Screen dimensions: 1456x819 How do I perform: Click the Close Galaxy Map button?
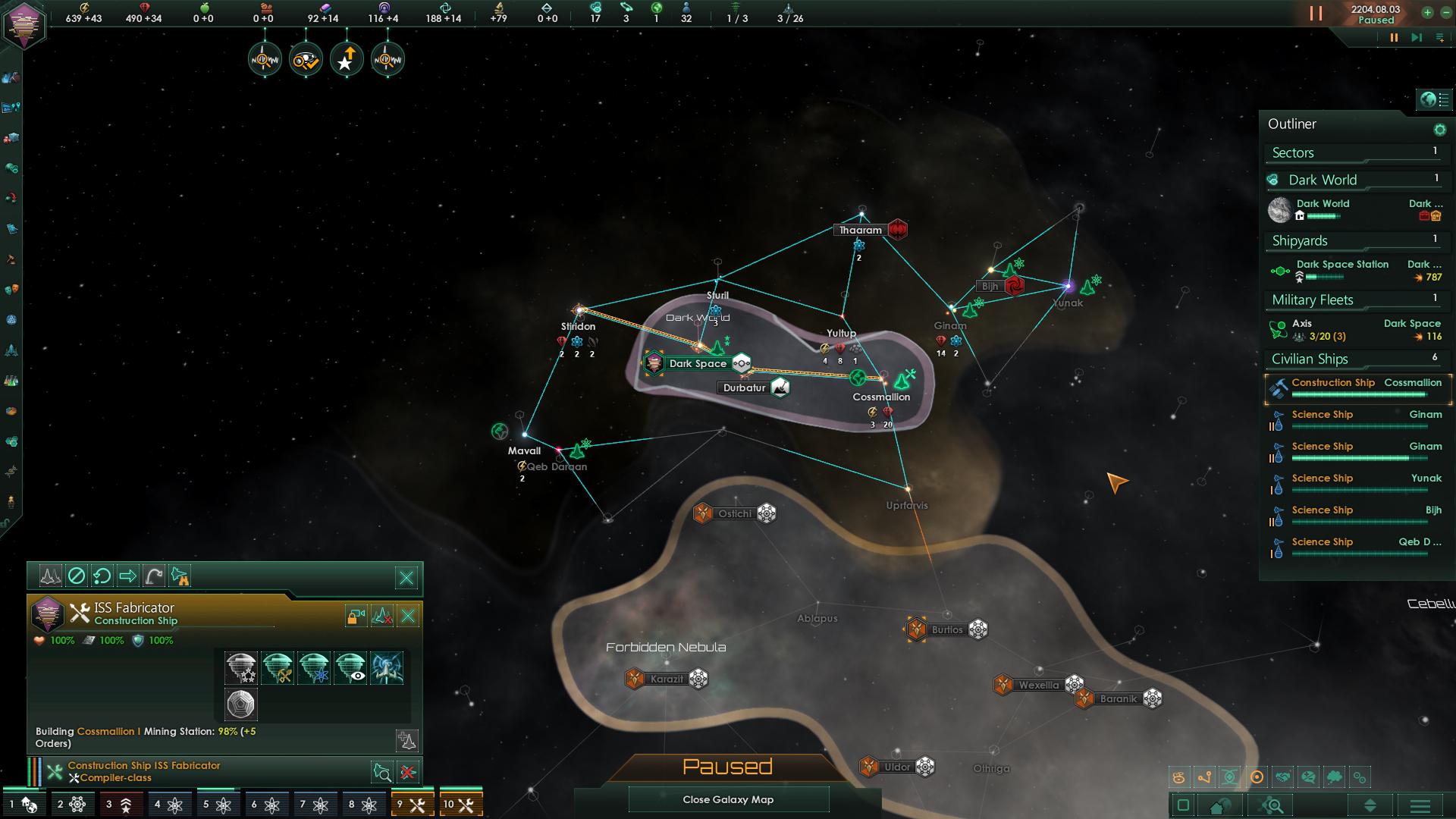click(728, 799)
